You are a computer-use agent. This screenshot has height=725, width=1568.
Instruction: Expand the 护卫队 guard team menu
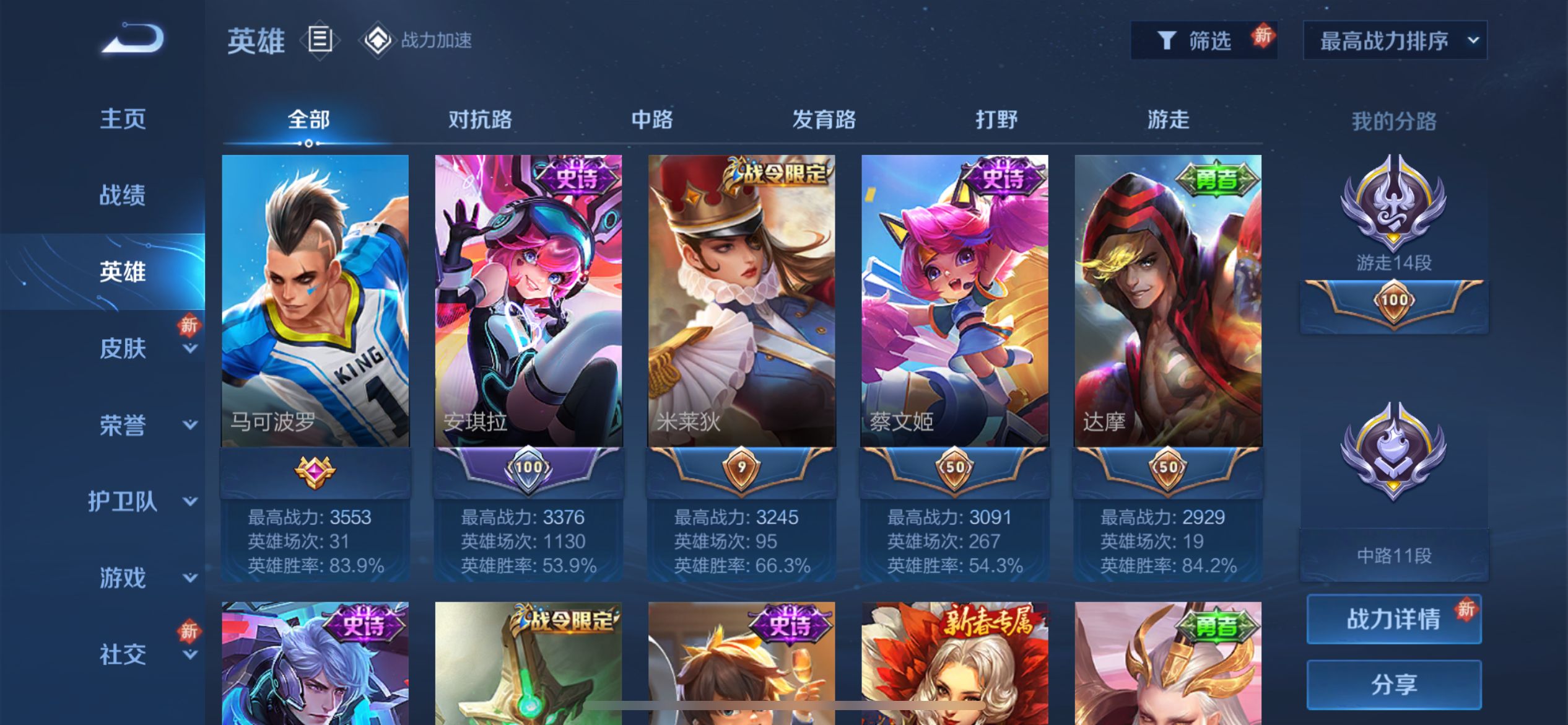tap(123, 501)
